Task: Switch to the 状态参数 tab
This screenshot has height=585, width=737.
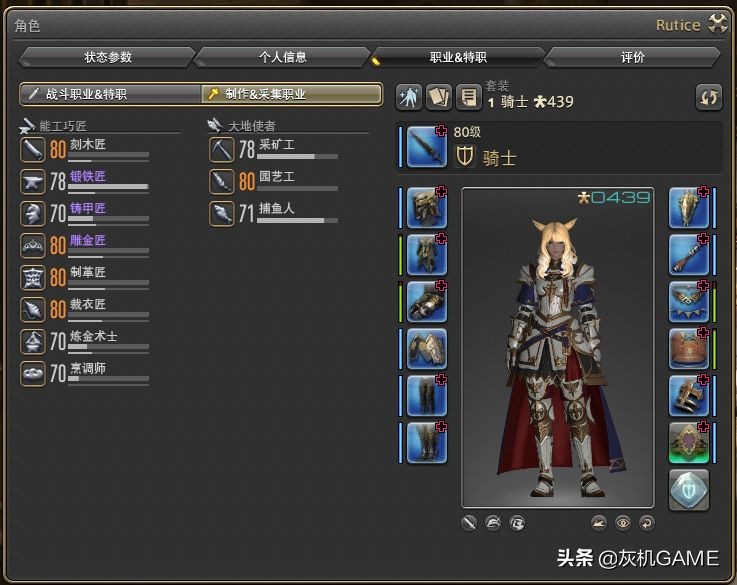Action: [107, 58]
